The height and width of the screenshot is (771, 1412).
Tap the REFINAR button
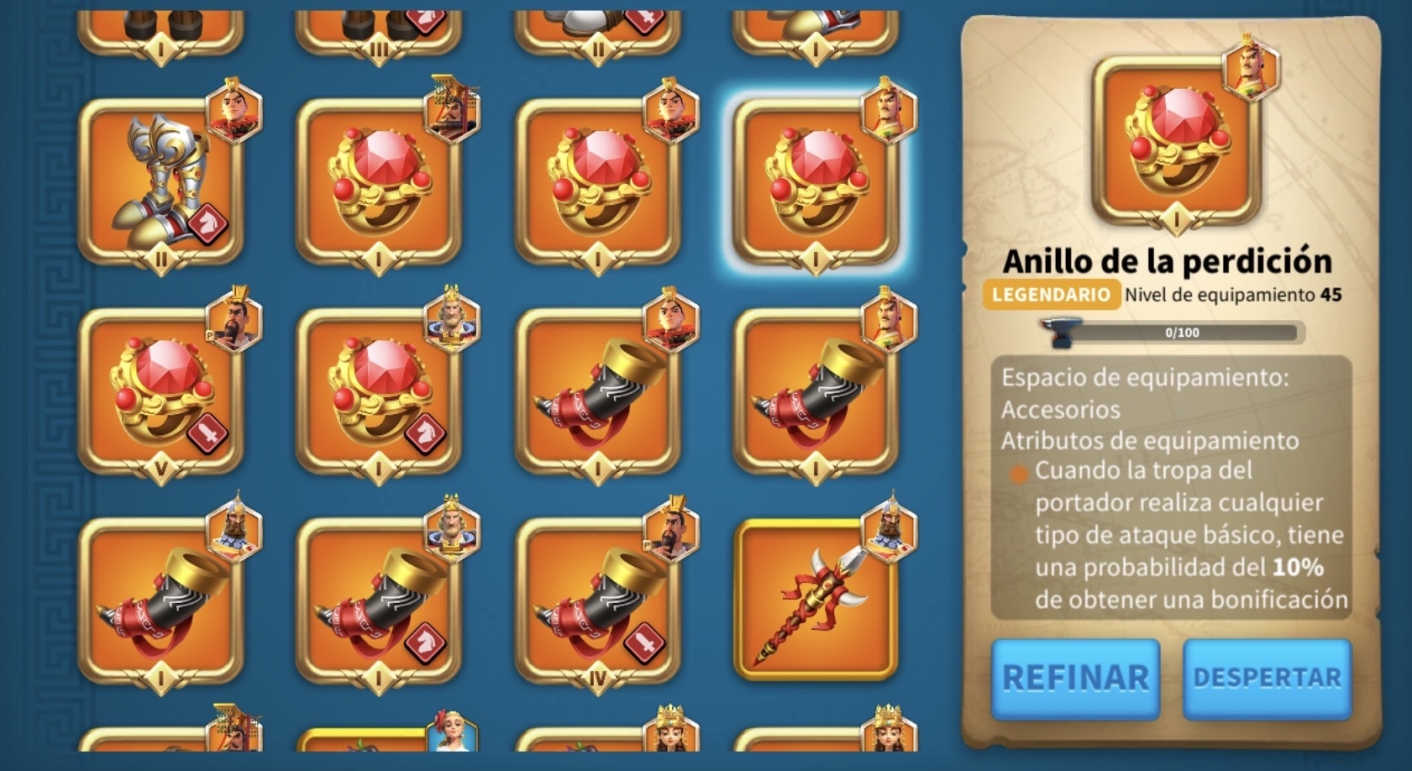point(1075,678)
